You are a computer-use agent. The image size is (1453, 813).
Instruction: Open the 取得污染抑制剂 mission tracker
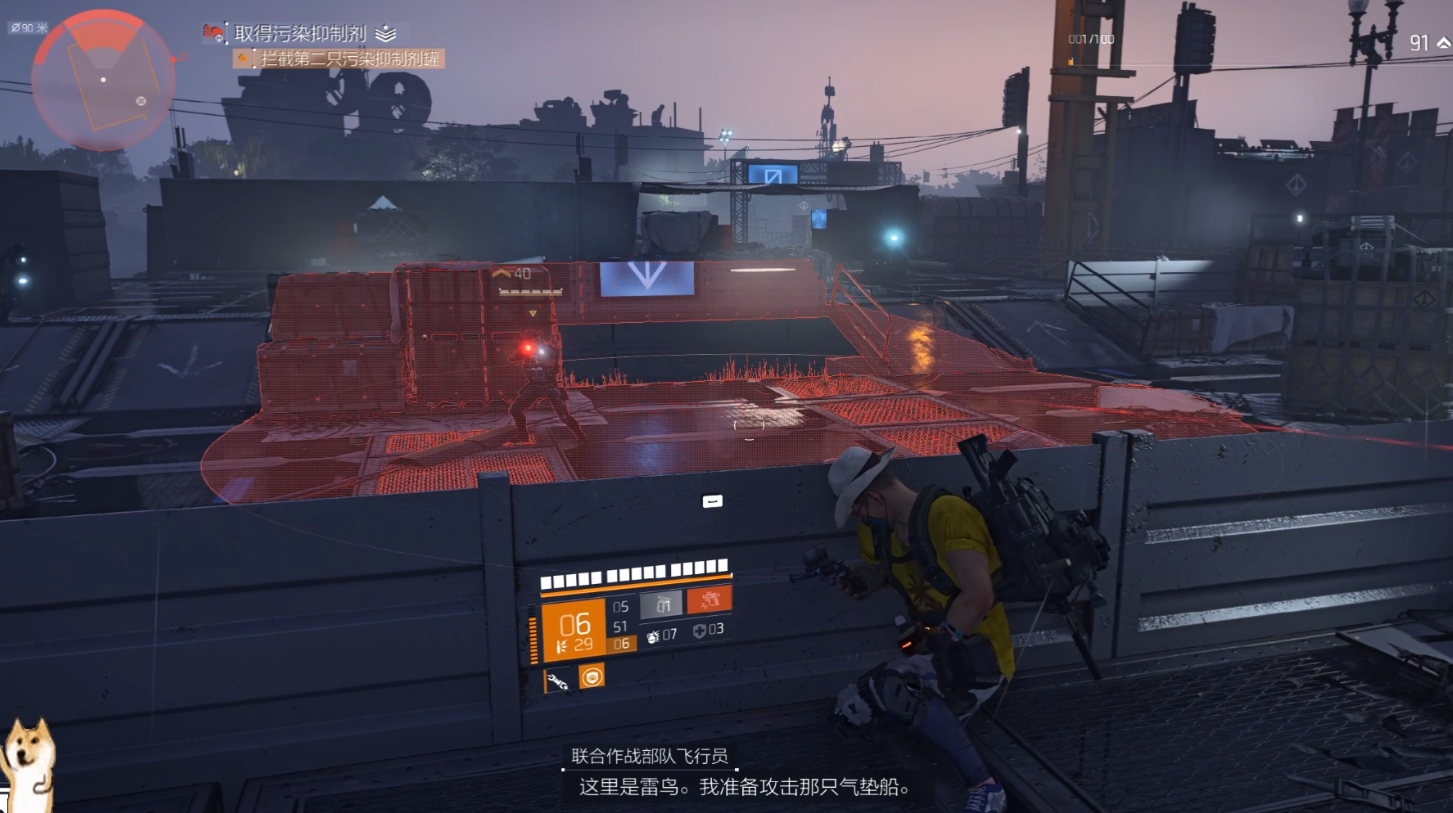(302, 33)
